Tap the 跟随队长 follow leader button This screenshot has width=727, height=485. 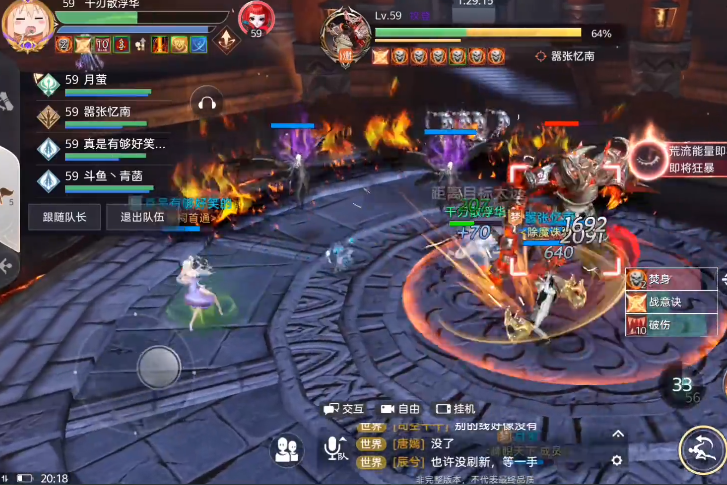(x=65, y=217)
